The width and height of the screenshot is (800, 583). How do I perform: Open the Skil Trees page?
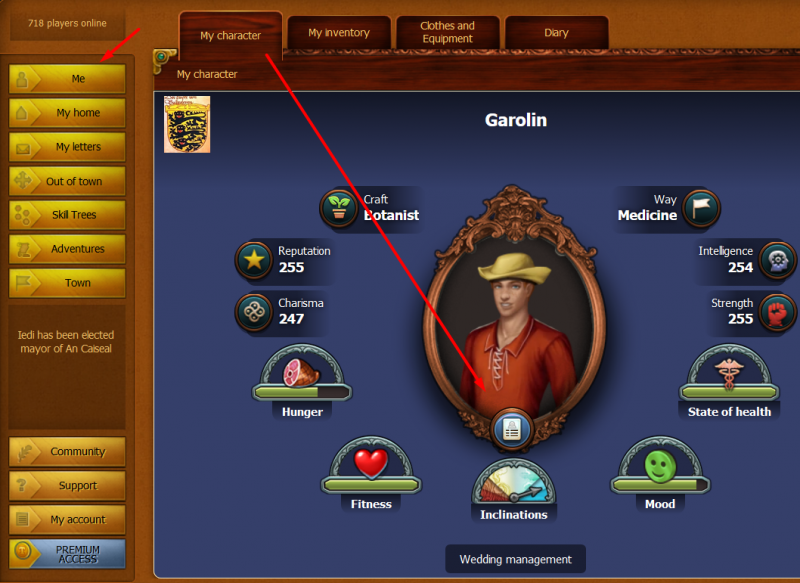68,215
